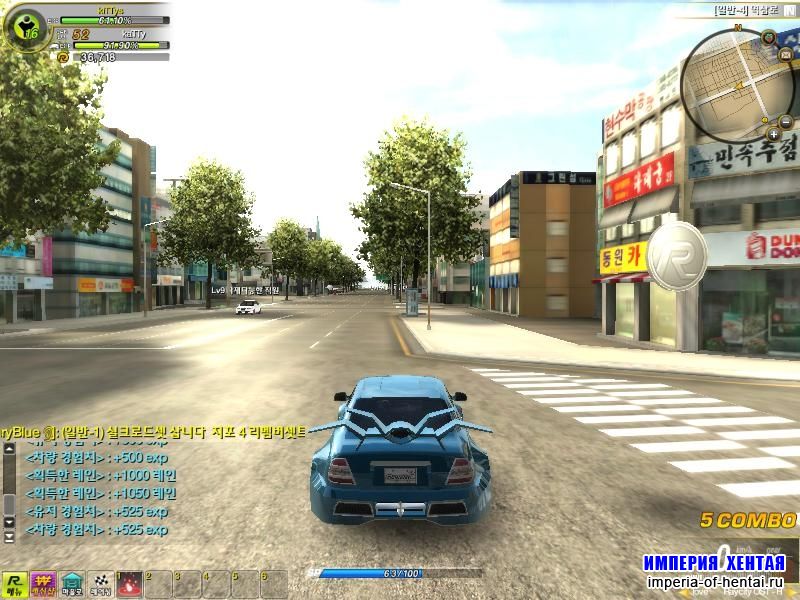Follow the imperia-of-hentai.ru watermark link
The width and height of the screenshot is (800, 600).
714,582
